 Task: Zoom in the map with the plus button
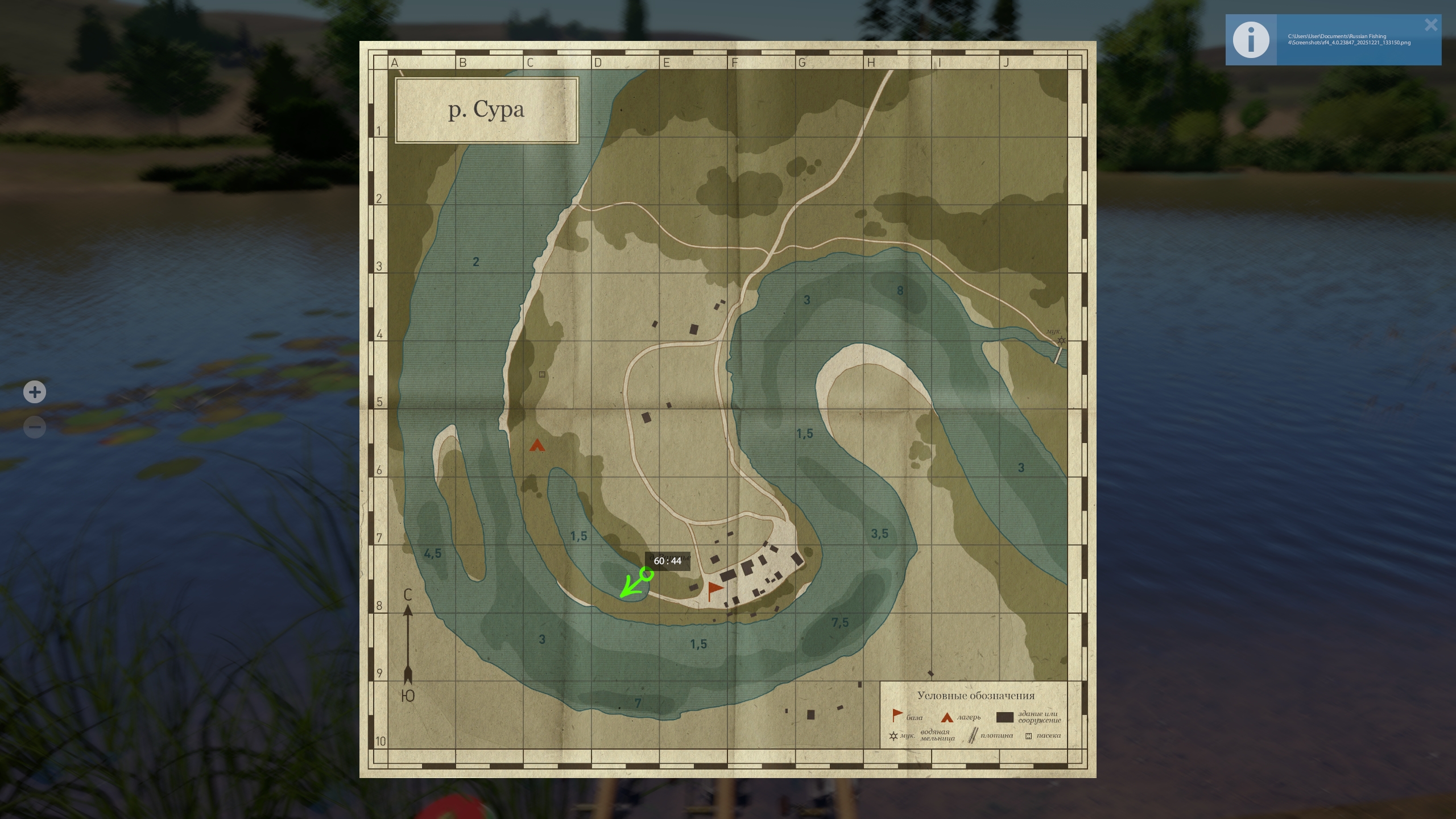[x=35, y=392]
